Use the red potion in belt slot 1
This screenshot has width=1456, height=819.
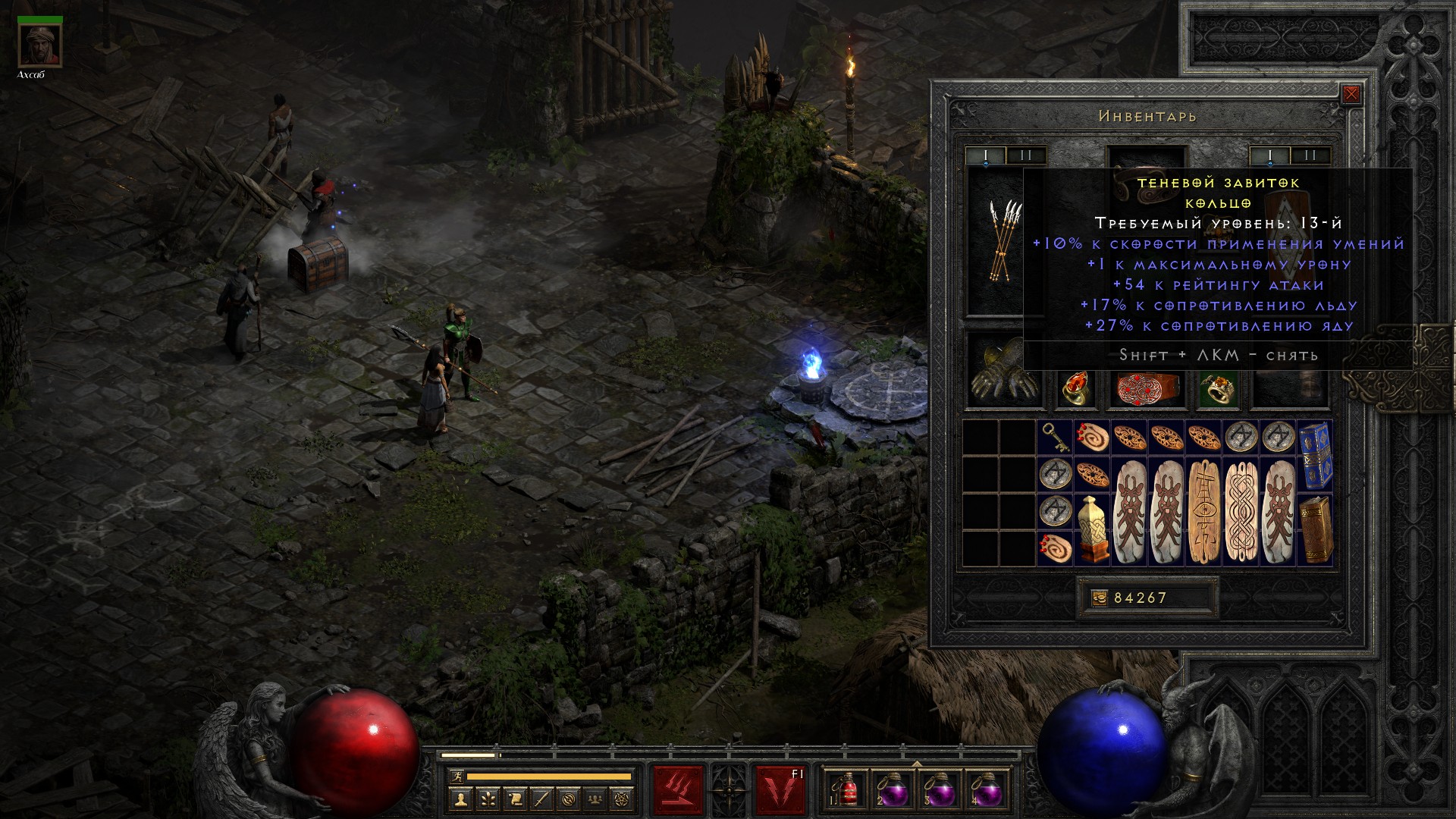[x=845, y=789]
